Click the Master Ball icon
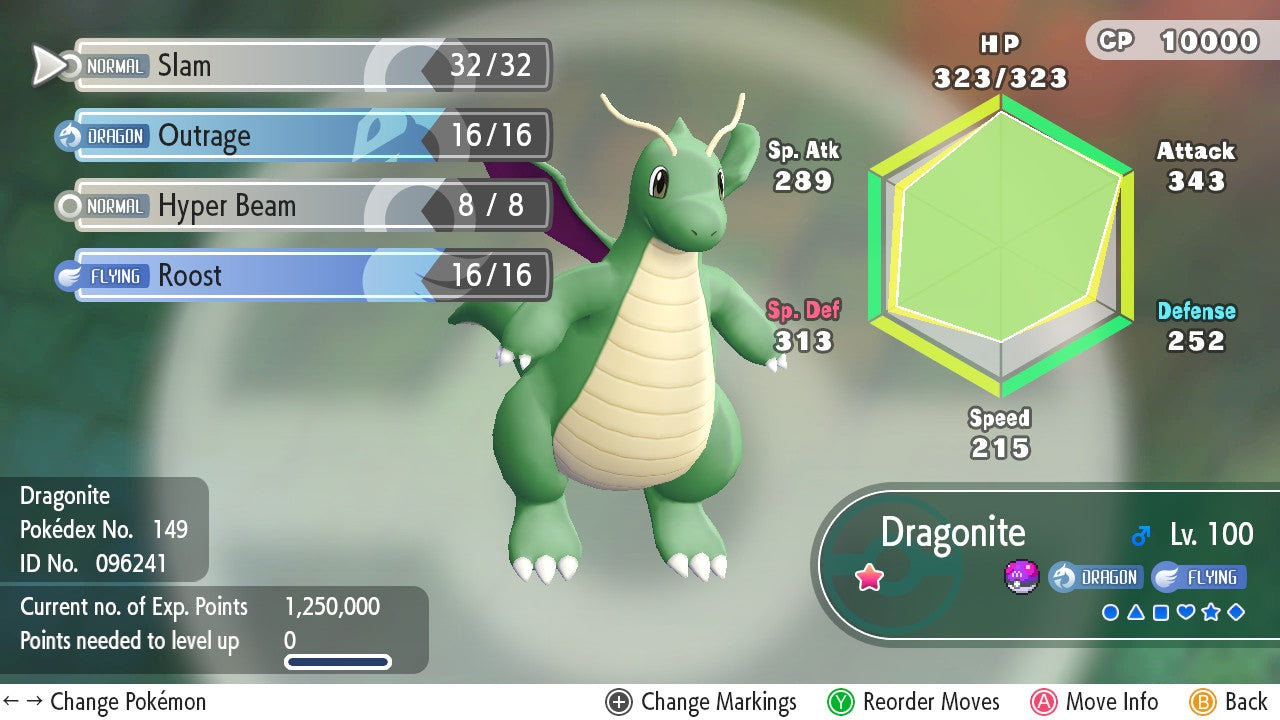The height and width of the screenshot is (720, 1280). pyautogui.click(x=1021, y=577)
